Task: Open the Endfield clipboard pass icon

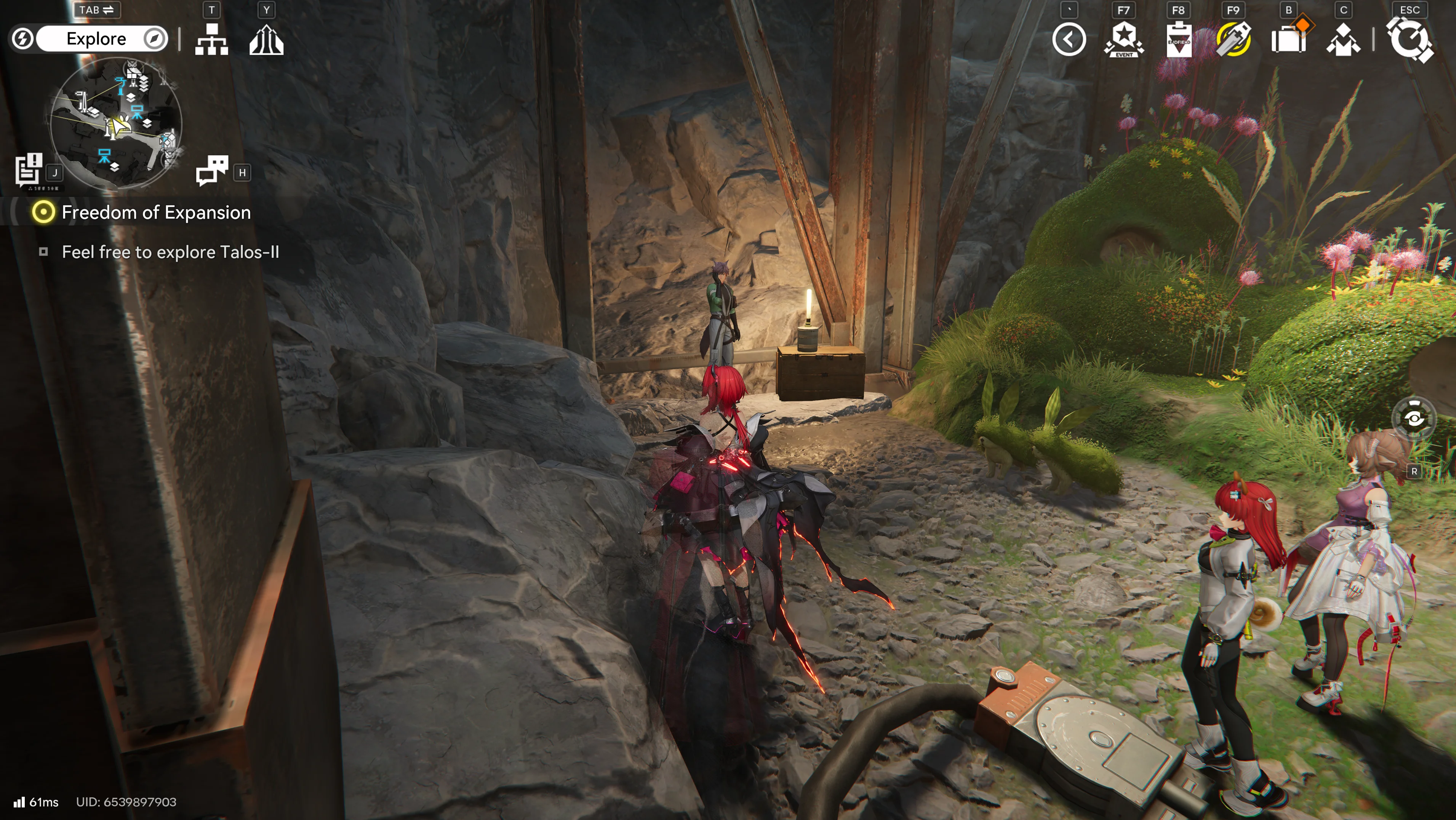Action: pos(1179,40)
